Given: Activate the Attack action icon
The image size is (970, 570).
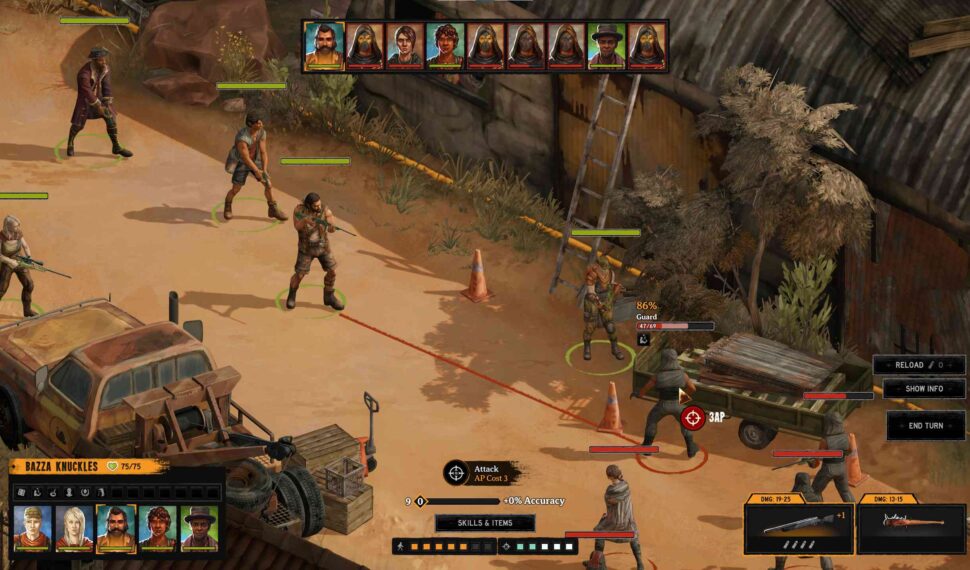Looking at the screenshot, I should (x=456, y=472).
